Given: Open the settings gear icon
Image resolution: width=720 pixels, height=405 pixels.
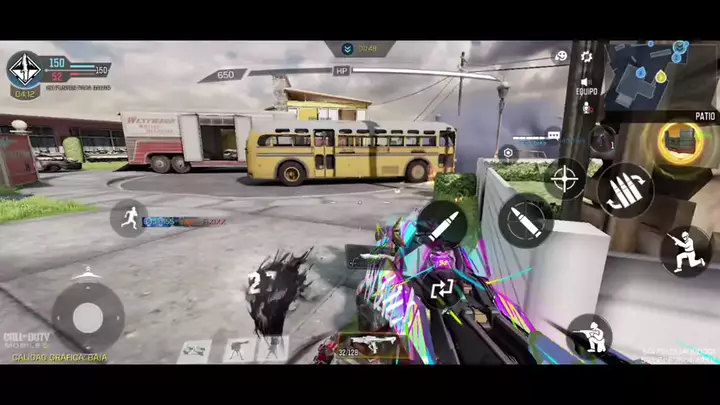Looking at the screenshot, I should (587, 57).
